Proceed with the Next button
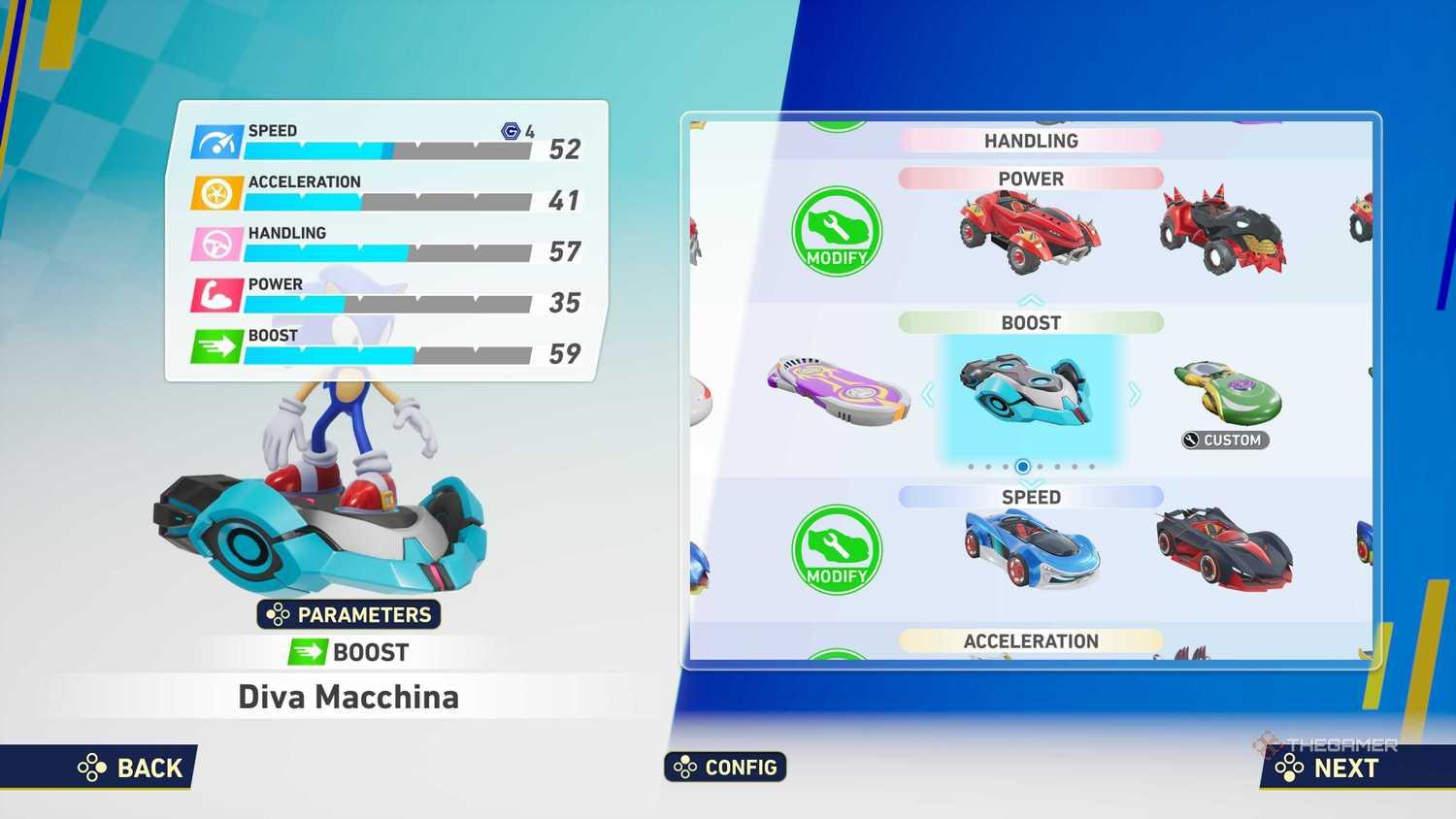Viewport: 1456px width, 819px height. click(1329, 768)
